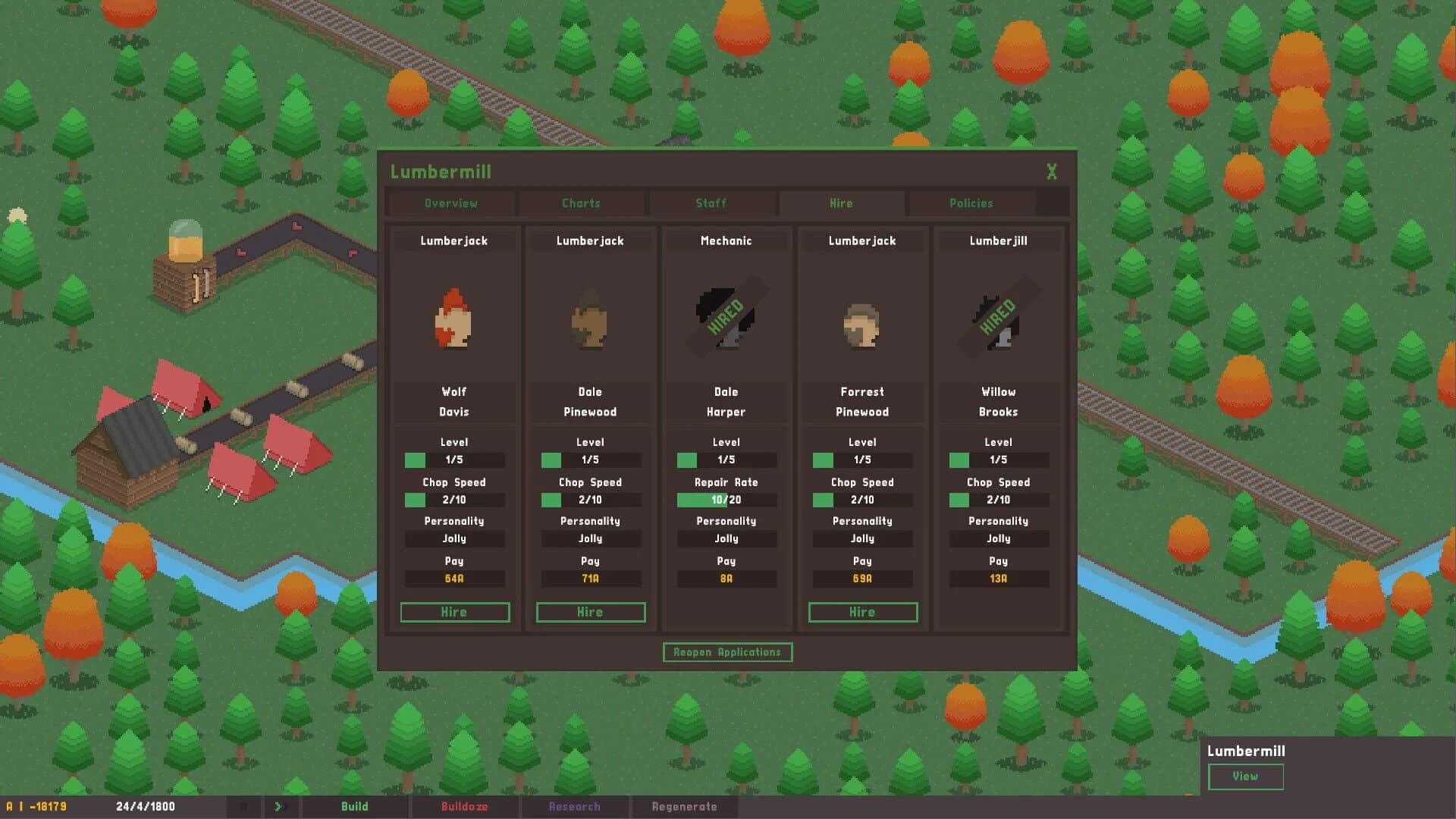Switch to the Overview tab
The height and width of the screenshot is (819, 1456).
pos(451,202)
